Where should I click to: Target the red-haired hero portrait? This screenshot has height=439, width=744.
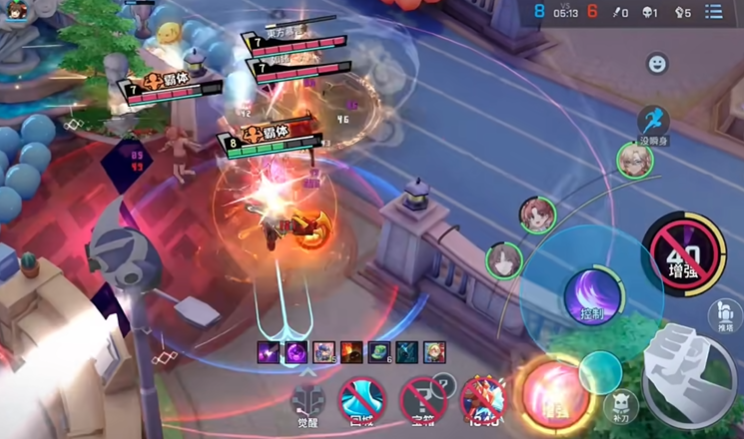point(537,213)
